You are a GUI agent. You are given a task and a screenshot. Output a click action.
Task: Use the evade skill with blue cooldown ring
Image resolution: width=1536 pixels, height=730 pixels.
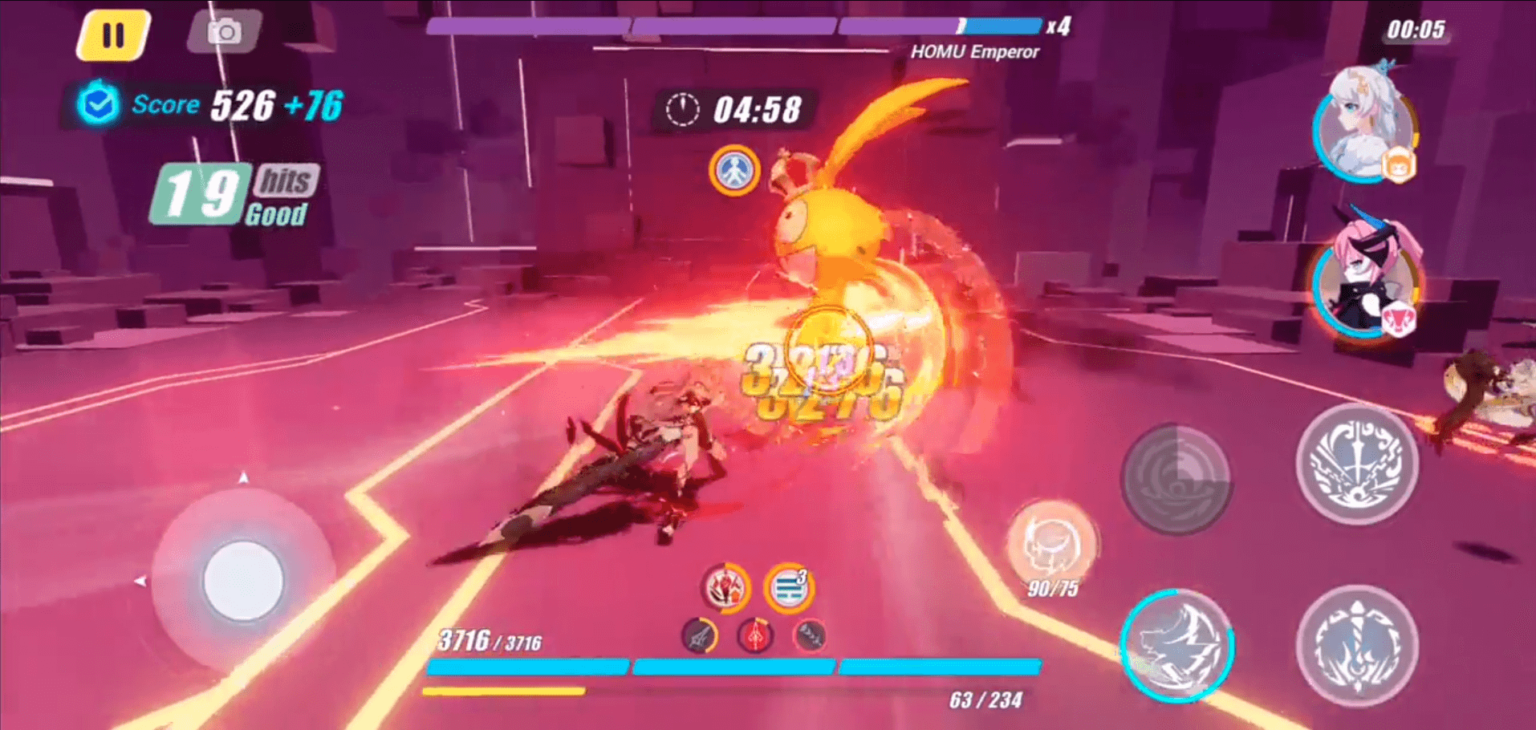pos(1176,645)
